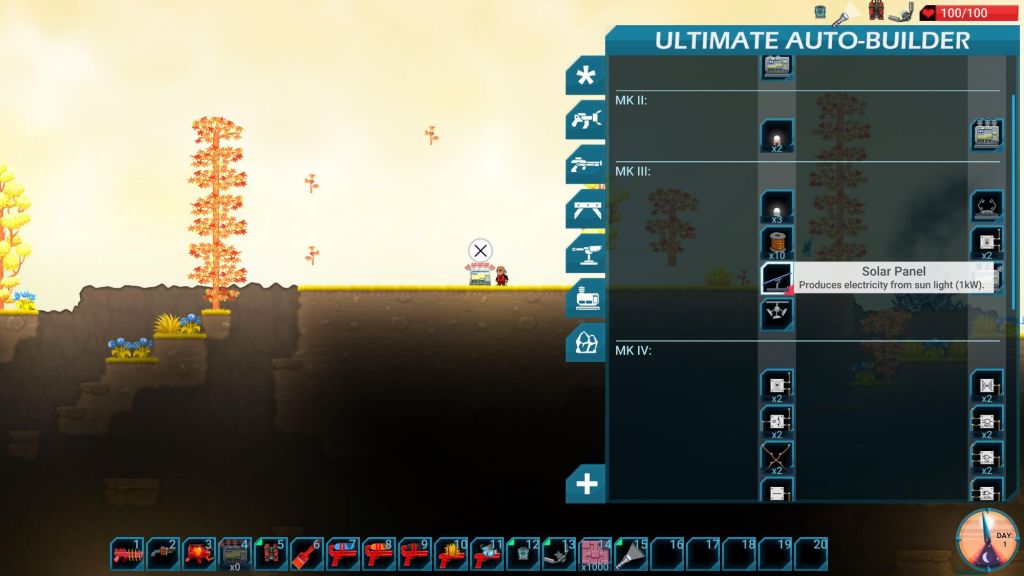Choose the wire spool x10 recipe
Image resolution: width=1024 pixels, height=576 pixels.
[x=777, y=242]
